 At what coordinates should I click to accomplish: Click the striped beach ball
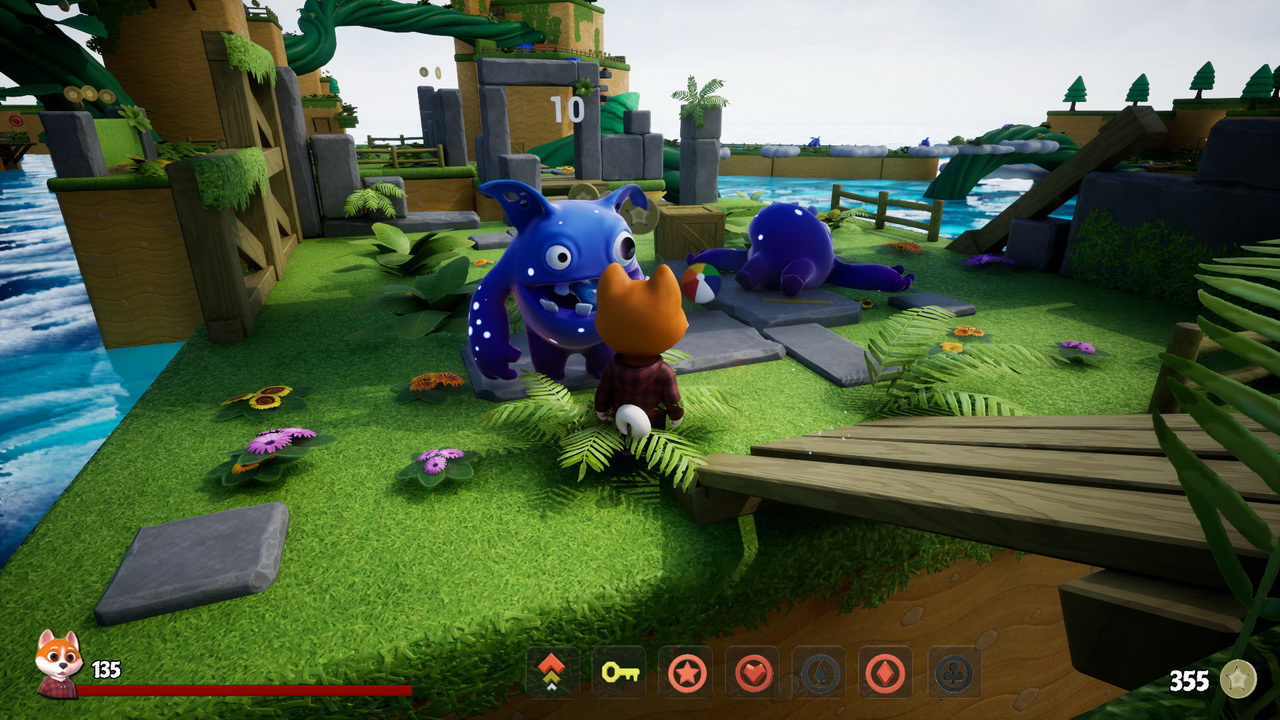click(703, 283)
